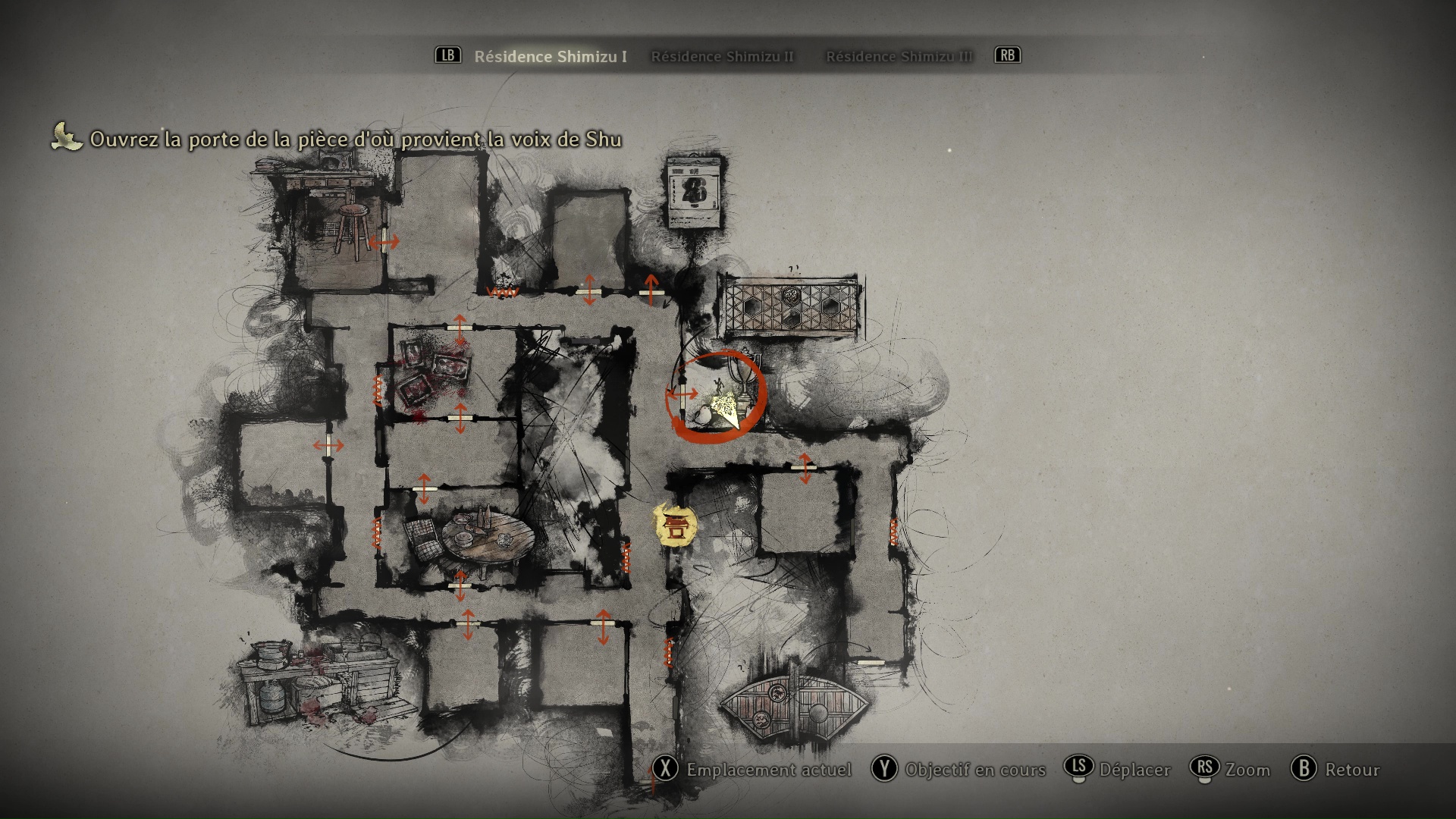
Task: Select the yellow shrine marker on the map
Action: point(675,525)
